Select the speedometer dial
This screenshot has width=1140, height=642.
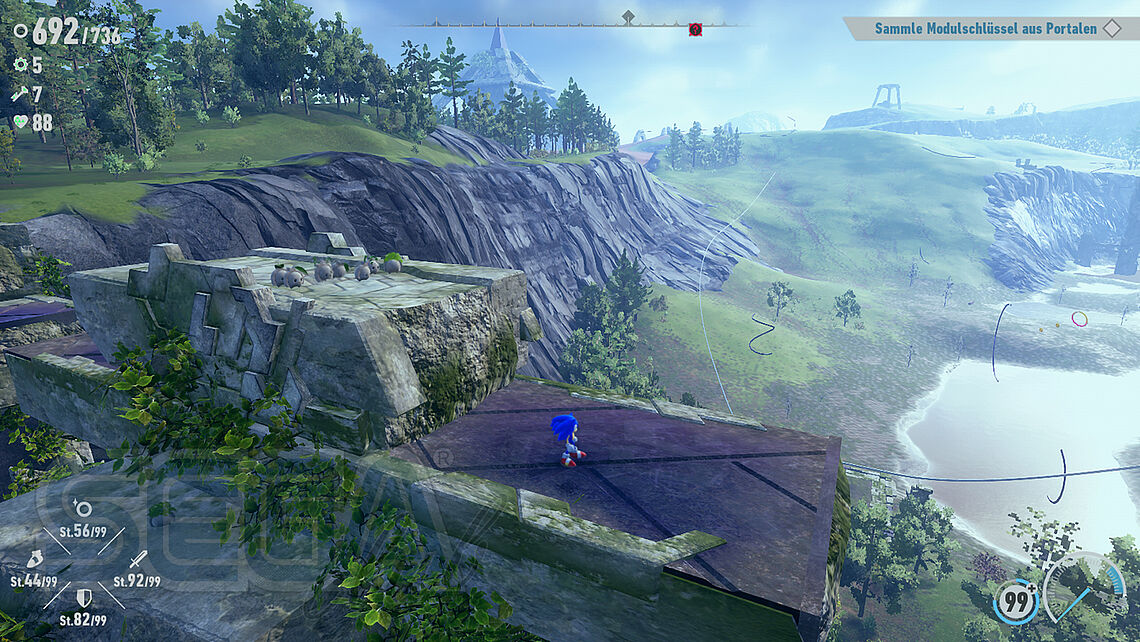pyautogui.click(x=1085, y=588)
